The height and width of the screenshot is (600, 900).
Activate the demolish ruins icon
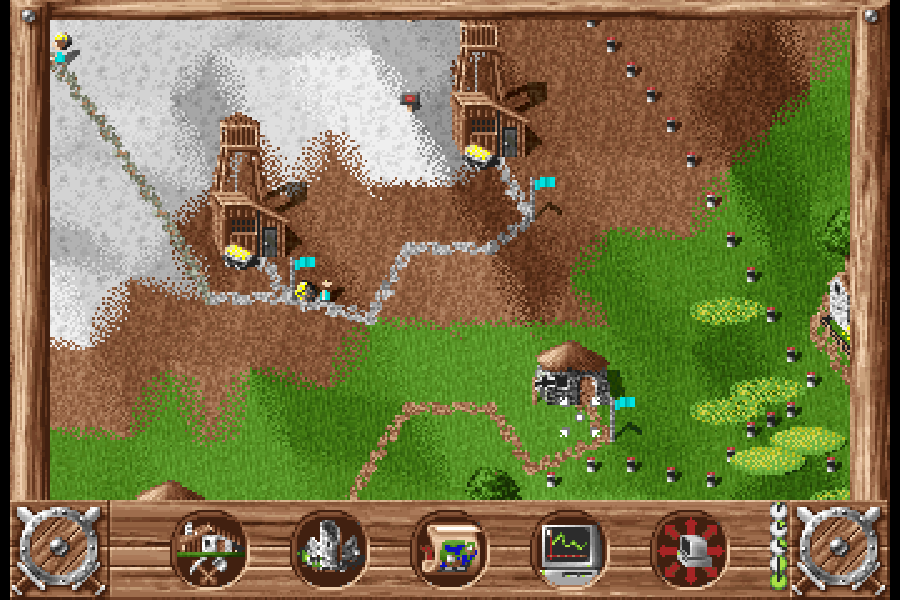click(330, 549)
